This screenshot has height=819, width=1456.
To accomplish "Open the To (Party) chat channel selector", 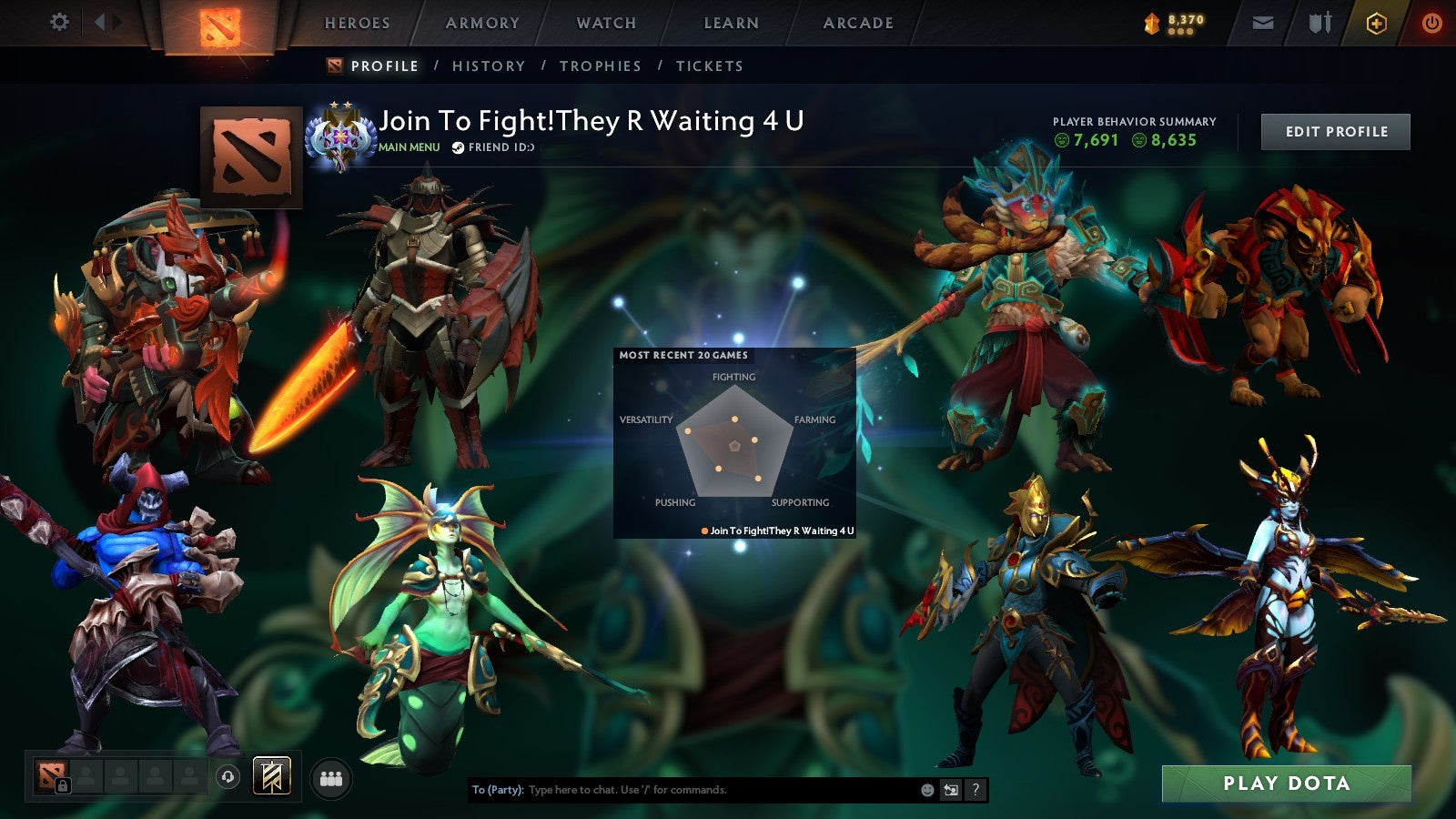I will [x=497, y=789].
